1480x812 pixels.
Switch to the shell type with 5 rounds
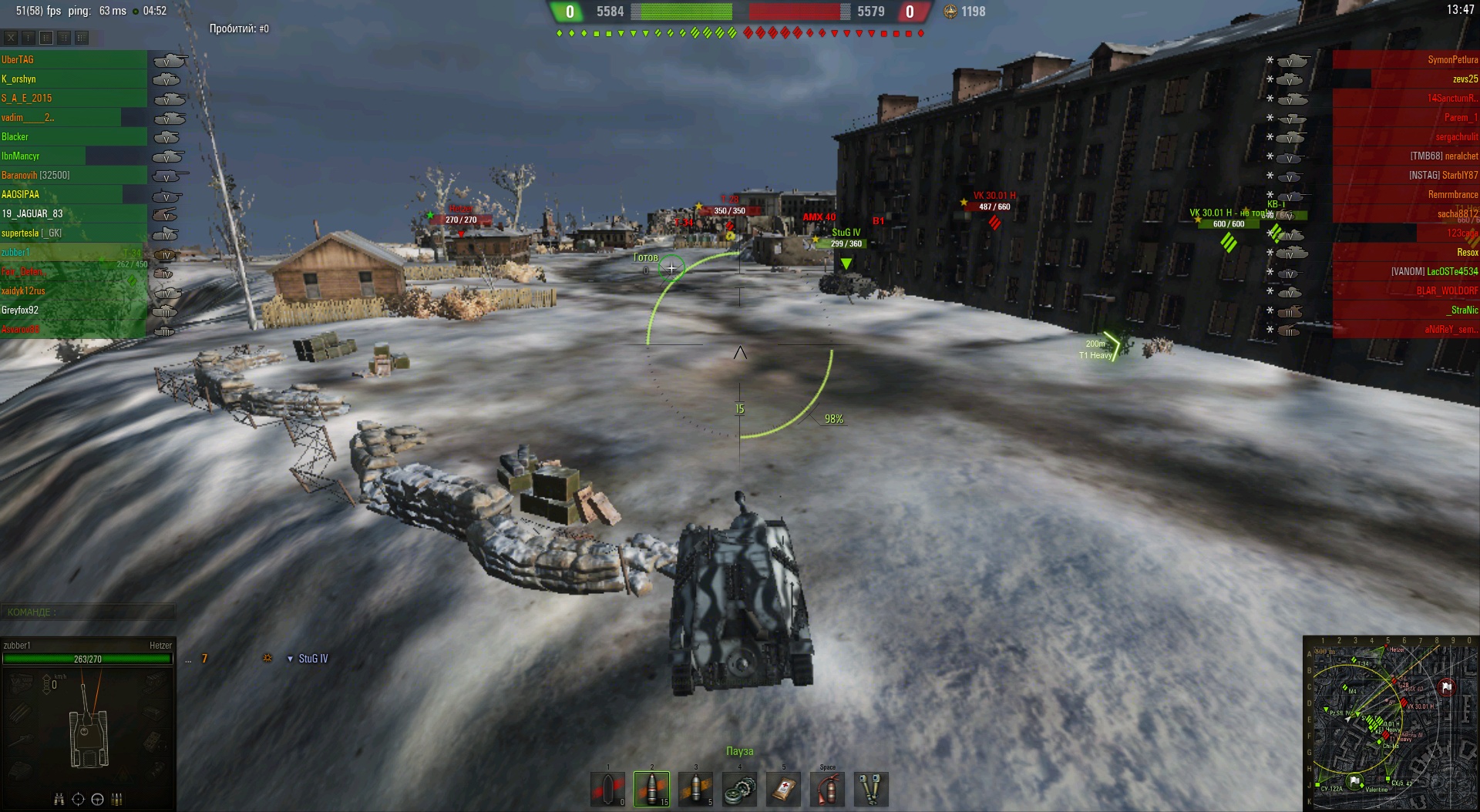695,788
